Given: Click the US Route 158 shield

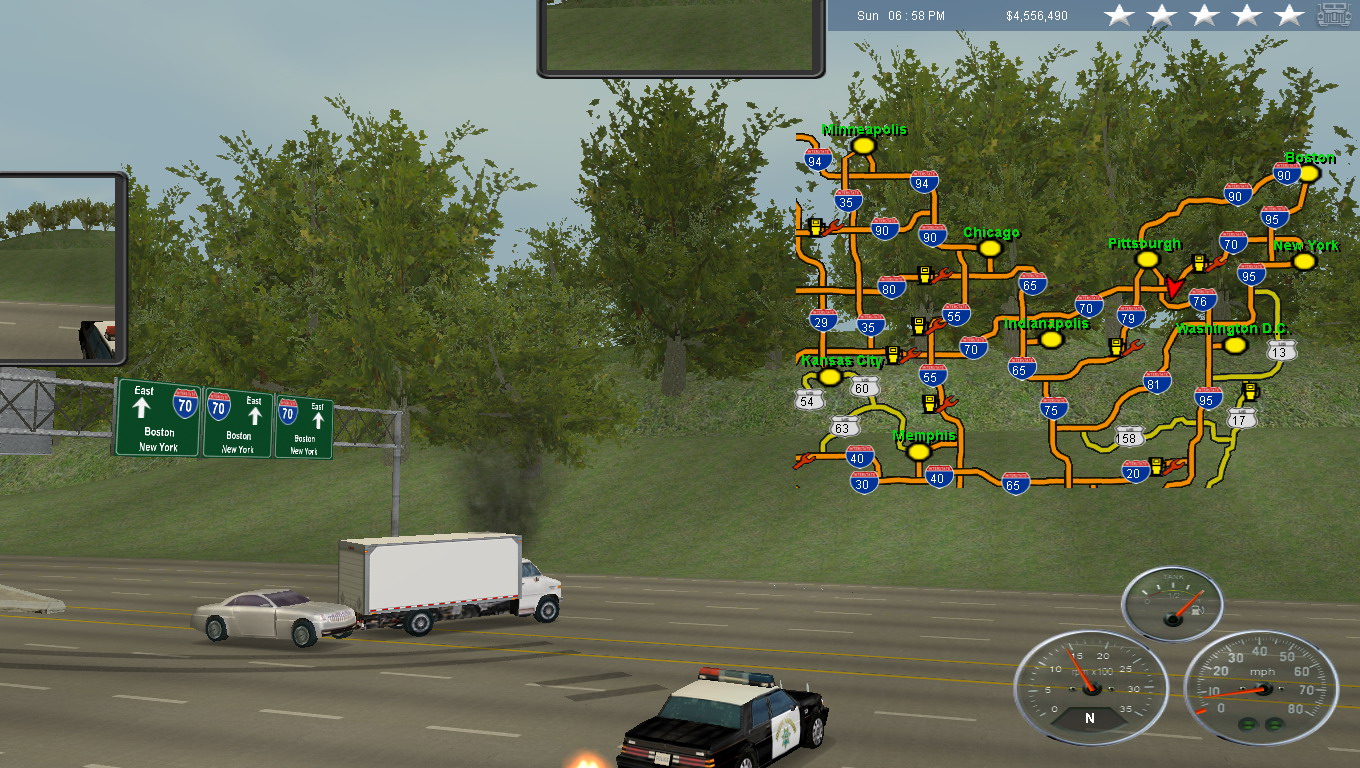Looking at the screenshot, I should 1129,436.
